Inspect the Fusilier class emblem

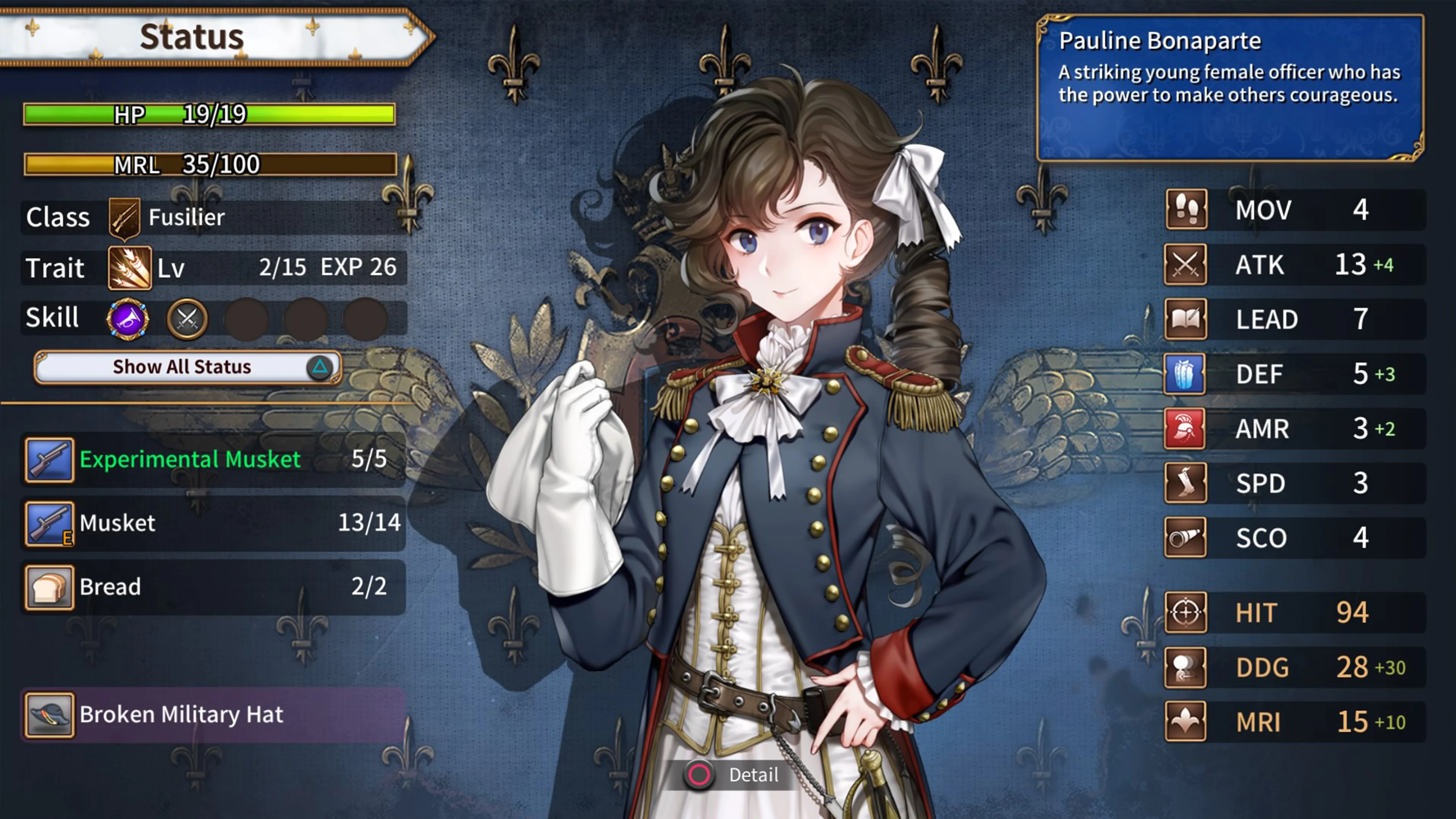pyautogui.click(x=124, y=217)
